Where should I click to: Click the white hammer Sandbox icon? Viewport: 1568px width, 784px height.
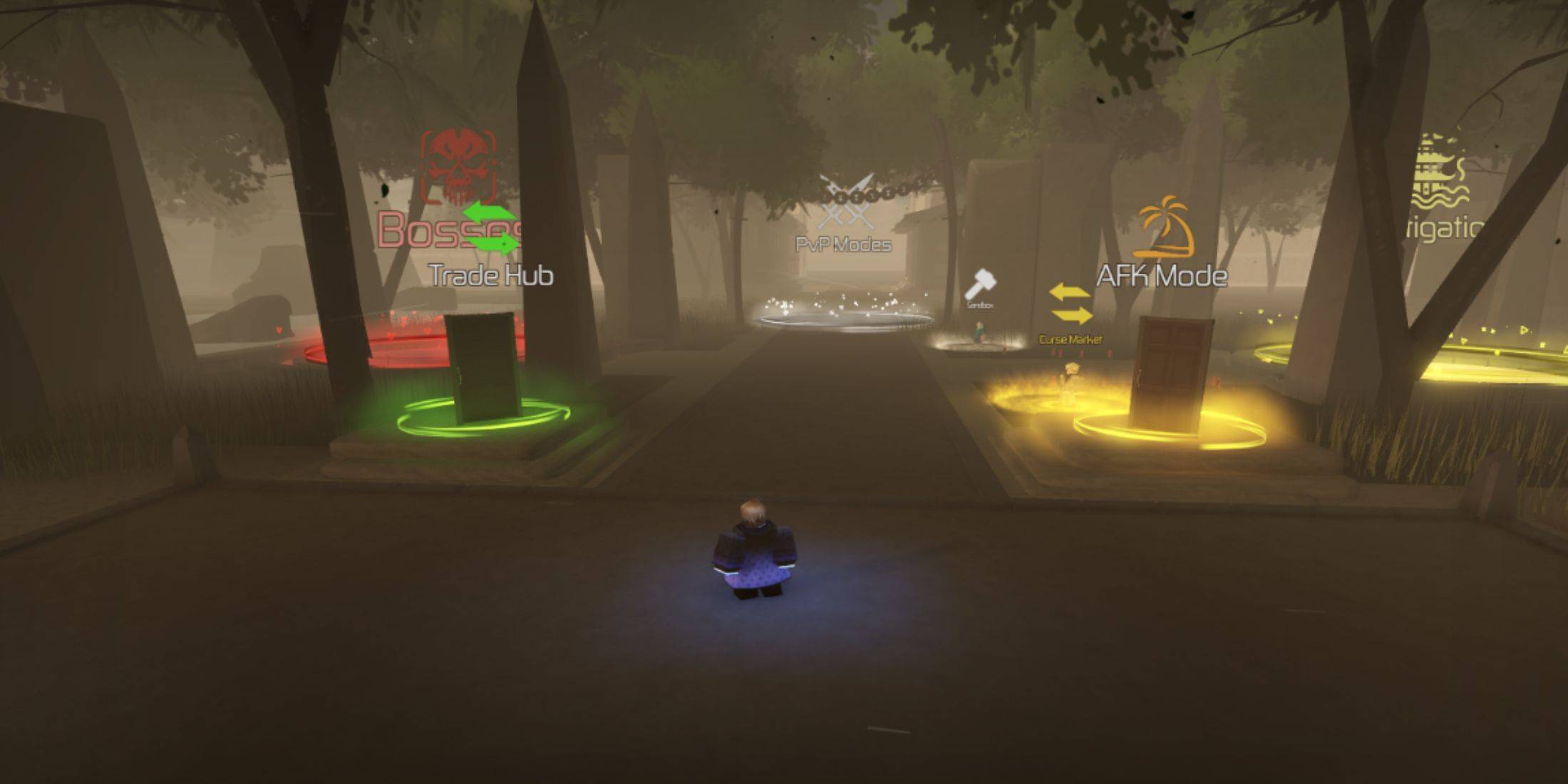pyautogui.click(x=979, y=284)
